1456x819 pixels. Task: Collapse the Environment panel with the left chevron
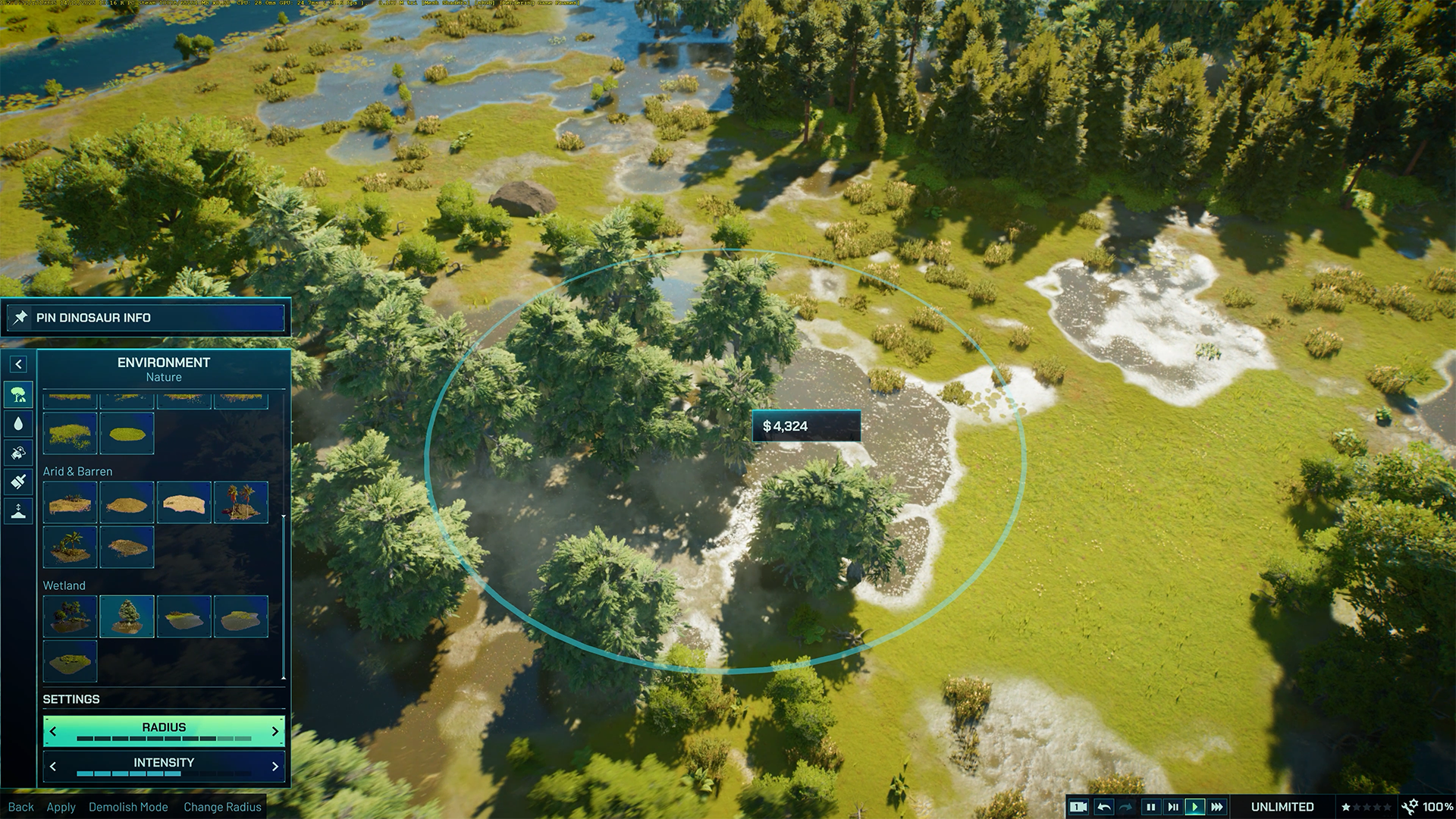17,365
